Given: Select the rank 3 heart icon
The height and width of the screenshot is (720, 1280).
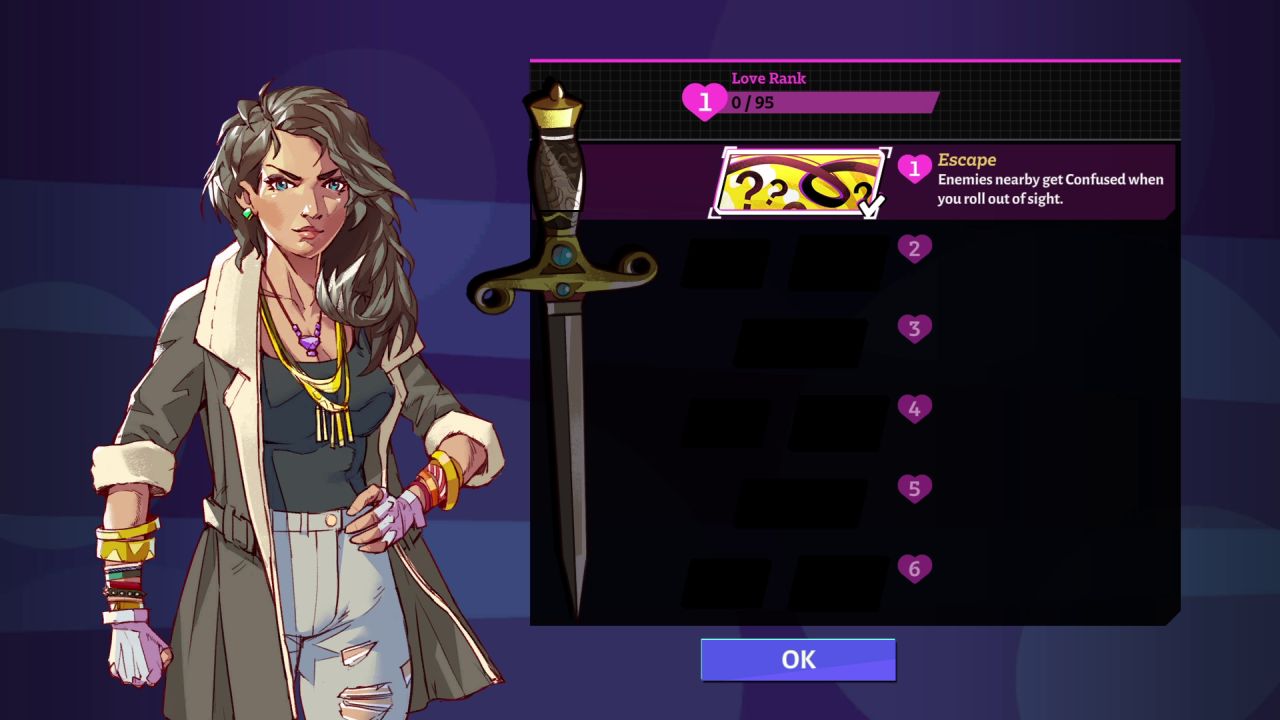Looking at the screenshot, I should point(913,328).
